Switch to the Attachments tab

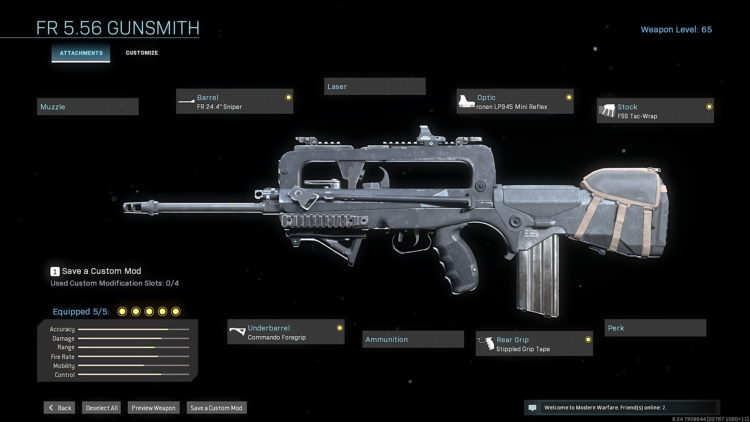pyautogui.click(x=81, y=52)
